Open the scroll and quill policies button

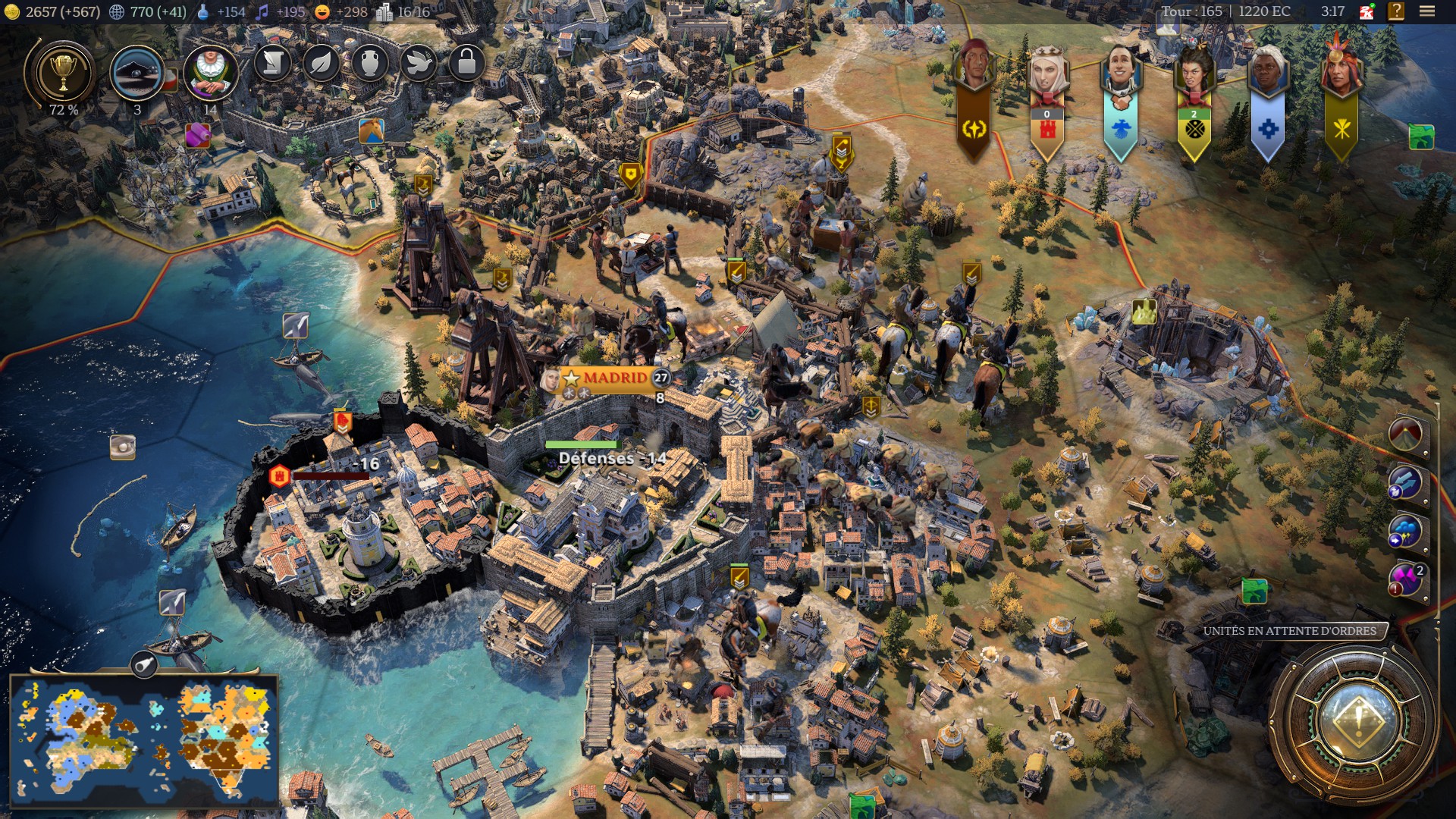click(273, 64)
